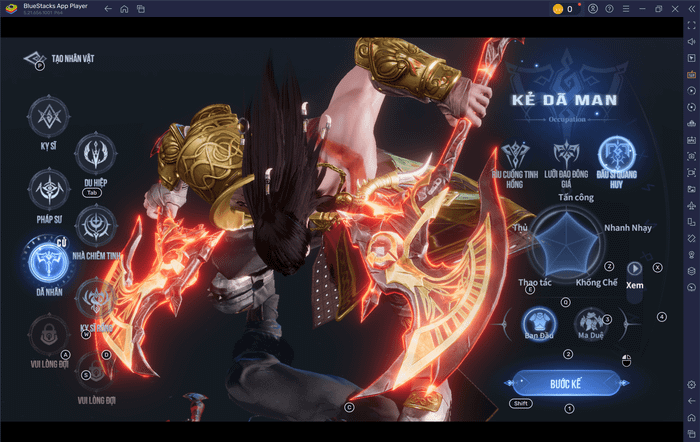Play the Xem preview video
Image resolution: width=700 pixels, height=442 pixels.
(x=633, y=268)
